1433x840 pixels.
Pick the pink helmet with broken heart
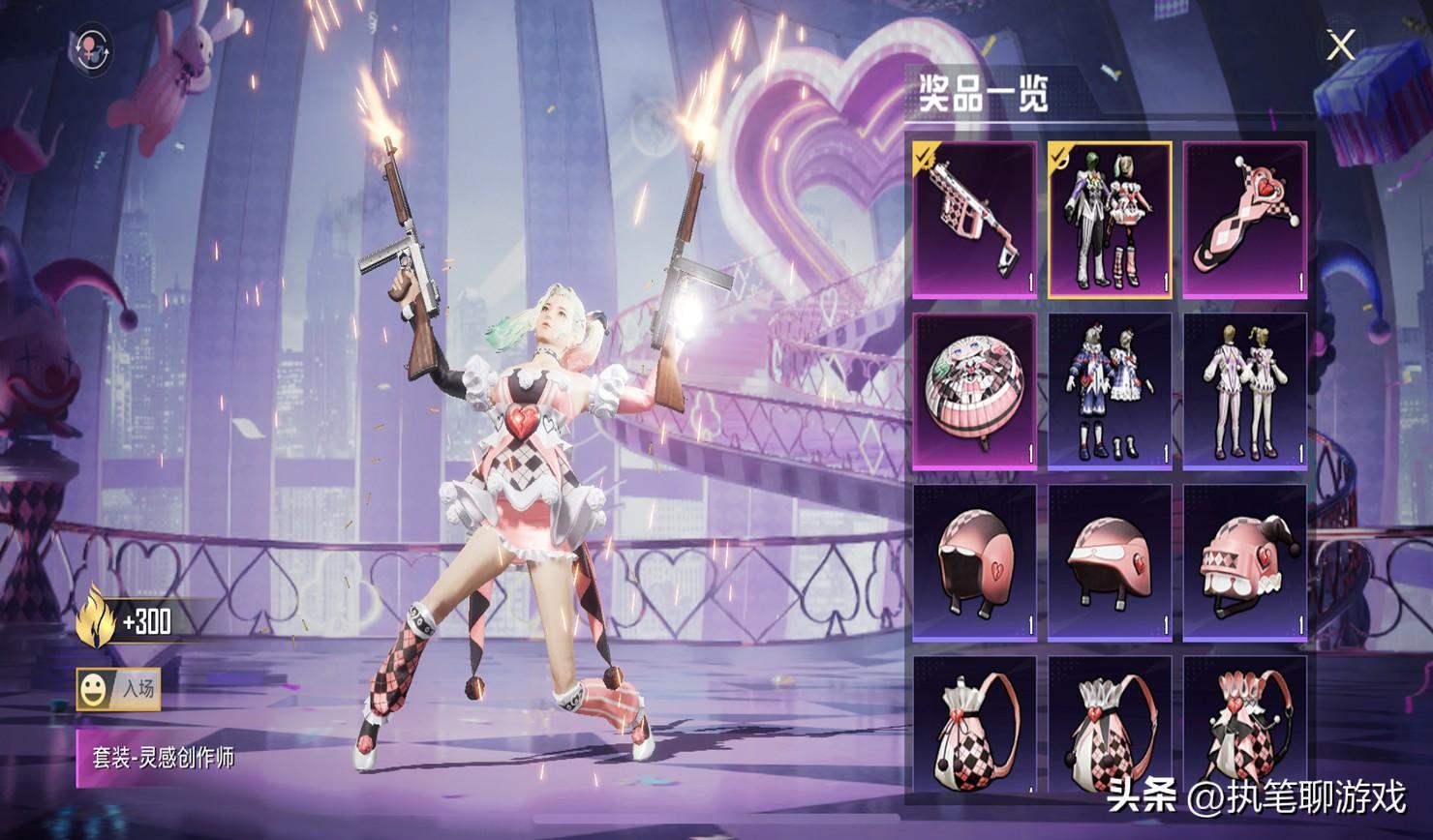pos(1110,563)
